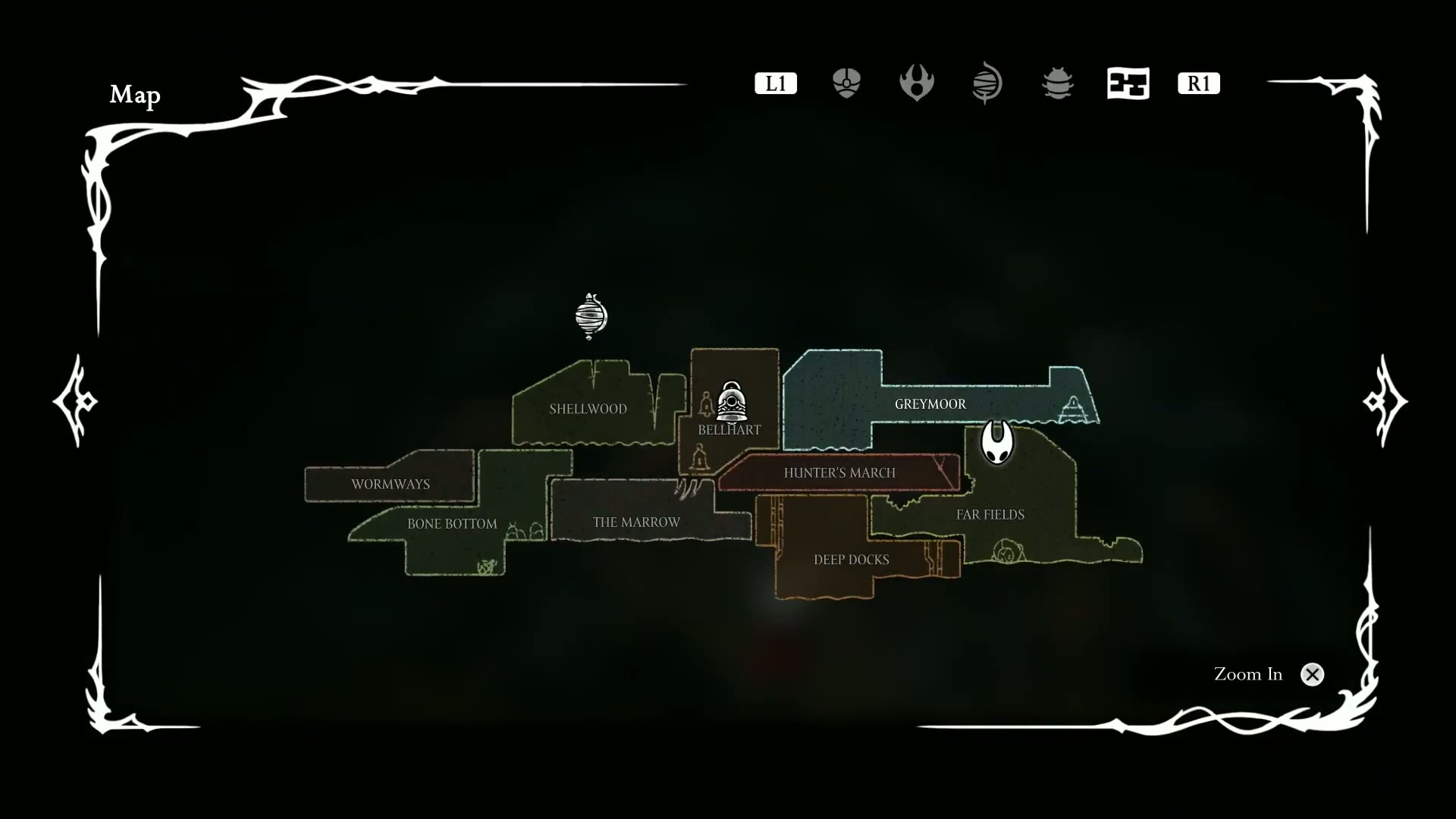
Task: Open the silk spool tab icon
Action: 987,83
